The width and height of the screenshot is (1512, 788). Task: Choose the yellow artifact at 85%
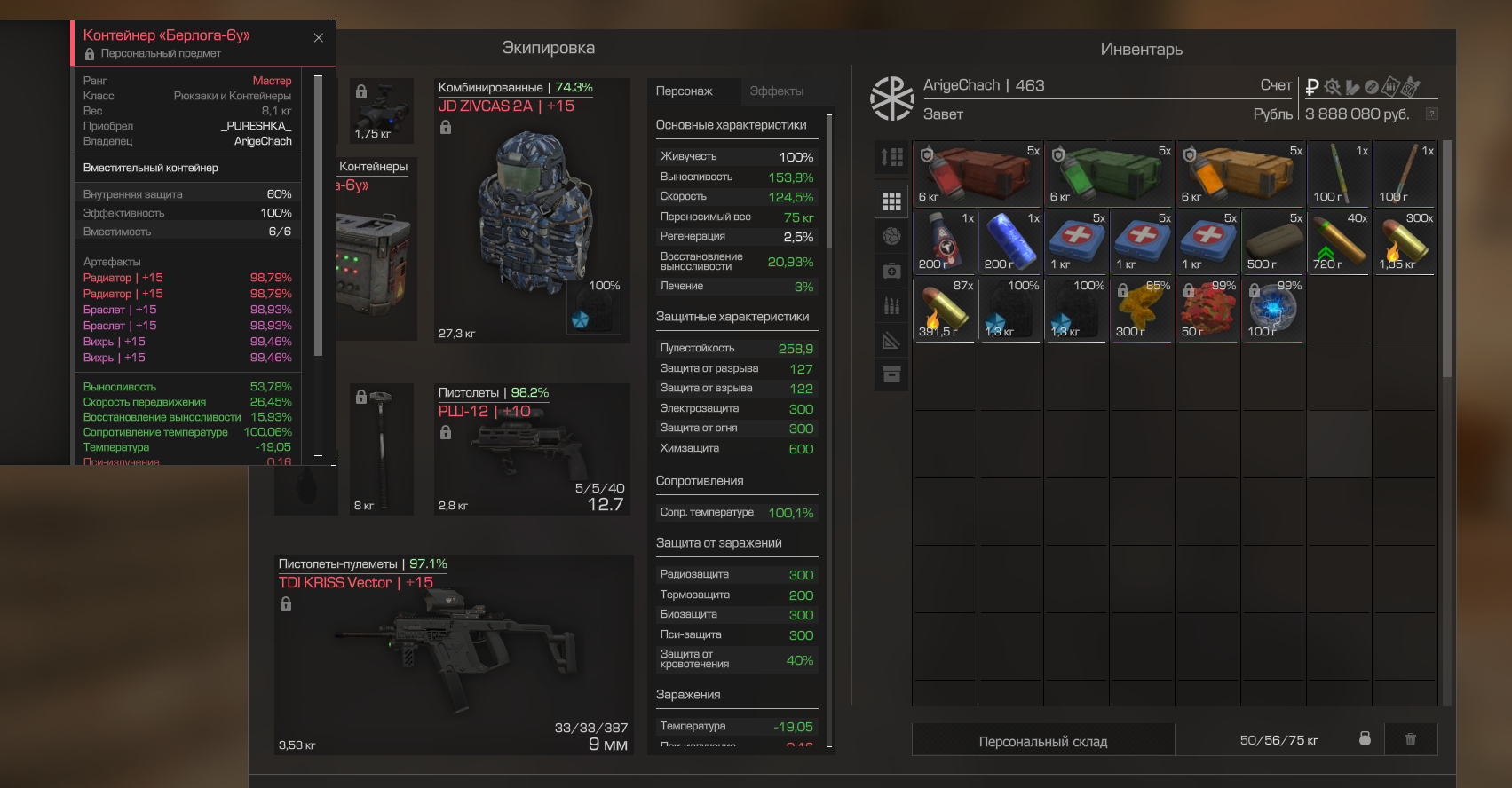1143,309
